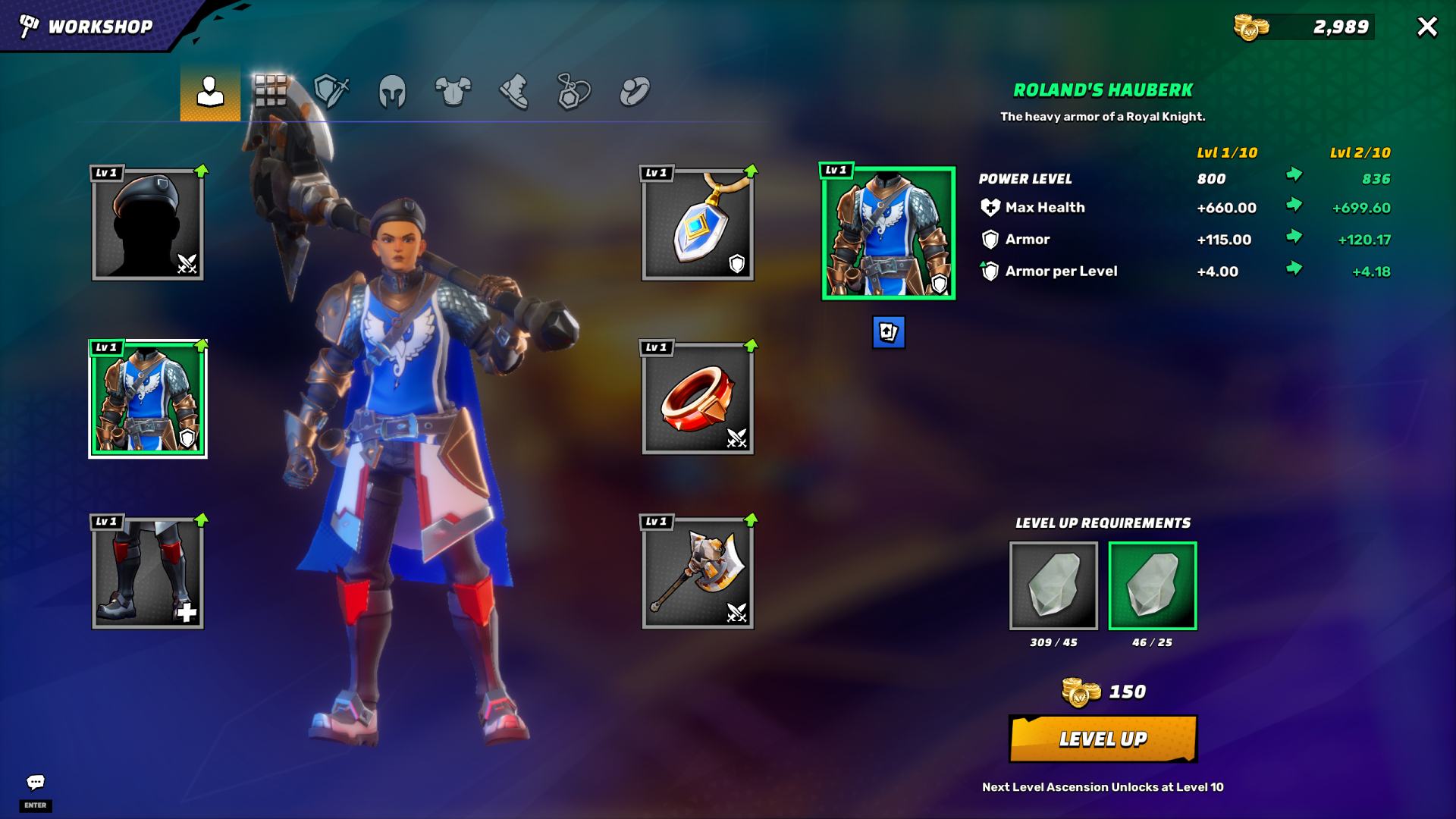Select the blue gem amulet slot

point(698,224)
